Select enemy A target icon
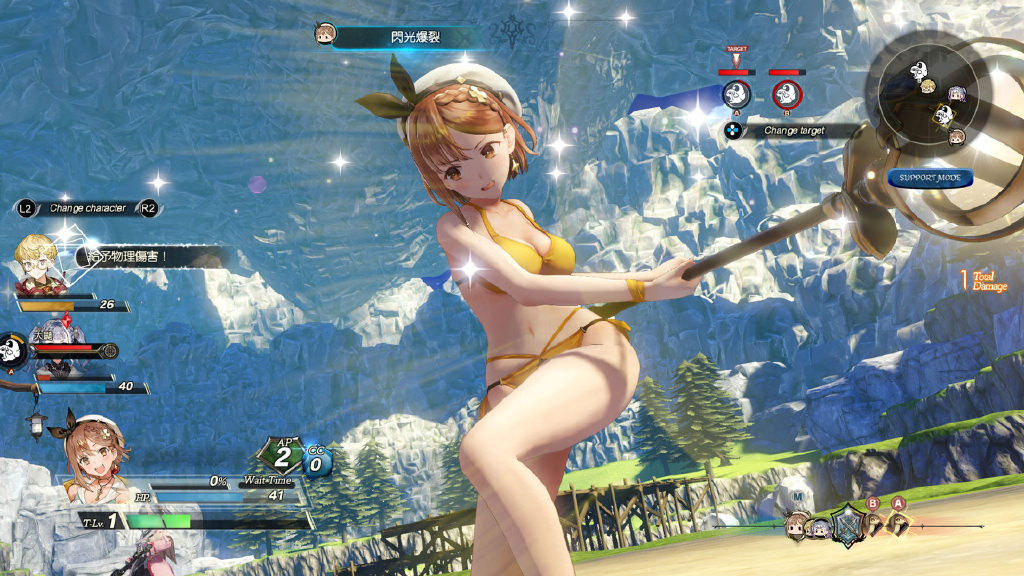 (x=737, y=96)
